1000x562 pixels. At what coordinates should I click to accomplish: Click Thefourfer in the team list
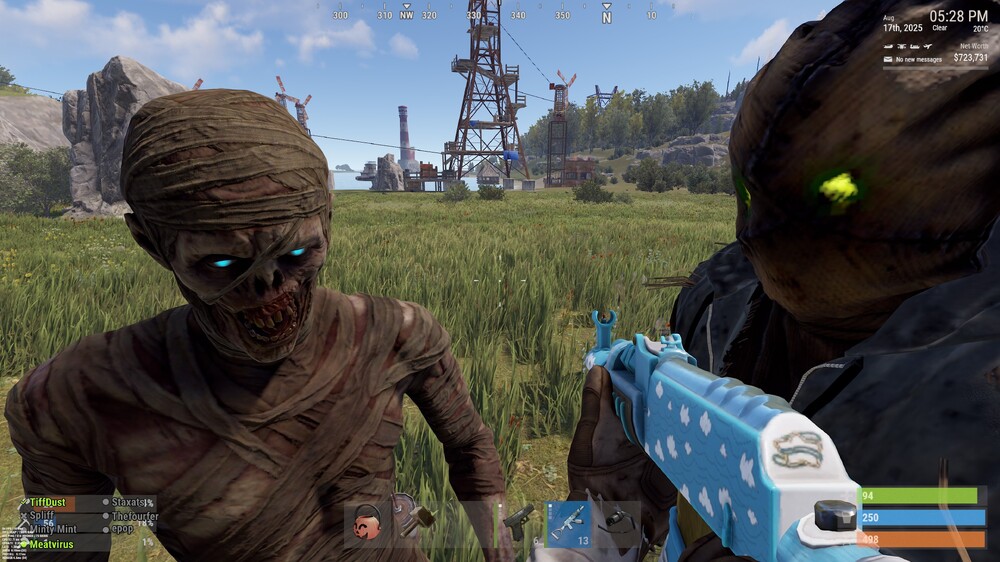click(134, 516)
